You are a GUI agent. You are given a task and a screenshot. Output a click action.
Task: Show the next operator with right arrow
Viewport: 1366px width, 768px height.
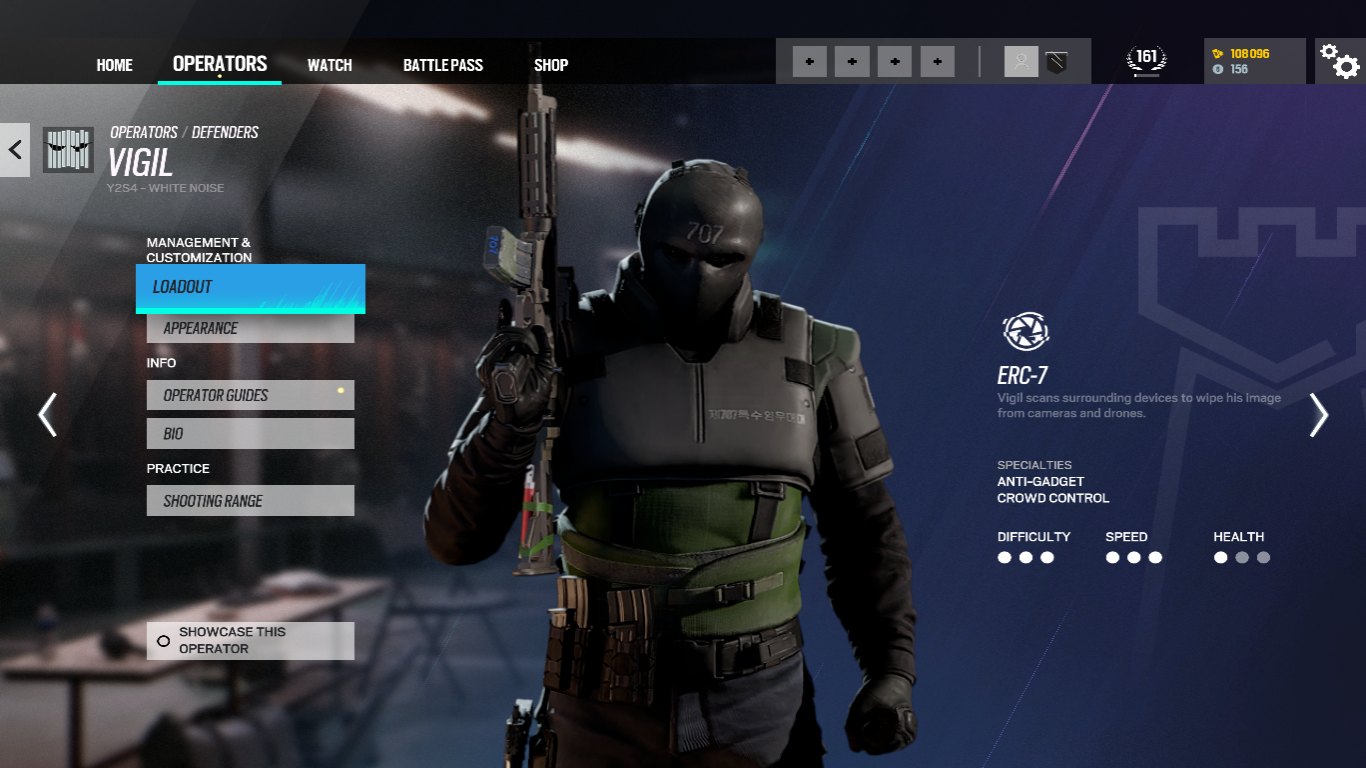point(1319,414)
